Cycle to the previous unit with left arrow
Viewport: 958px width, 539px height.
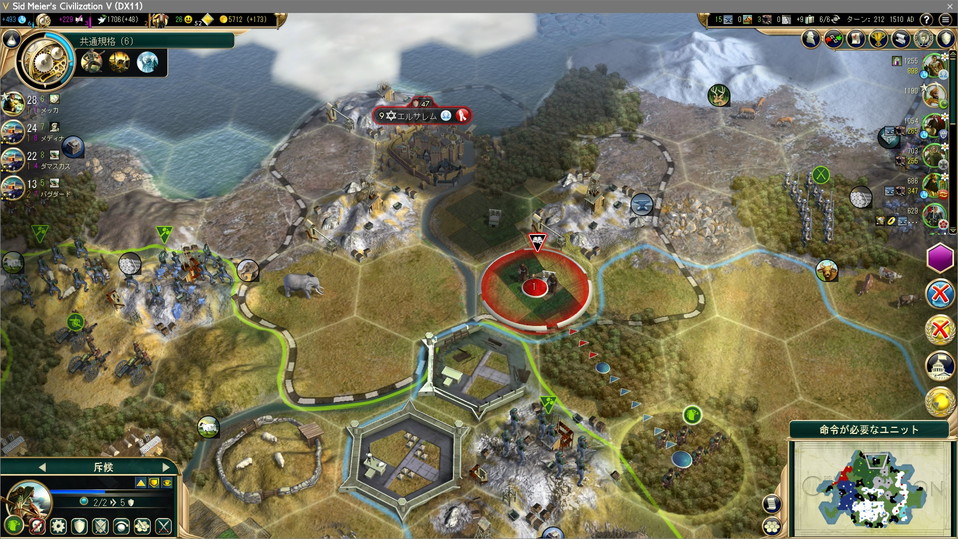pyautogui.click(x=42, y=467)
